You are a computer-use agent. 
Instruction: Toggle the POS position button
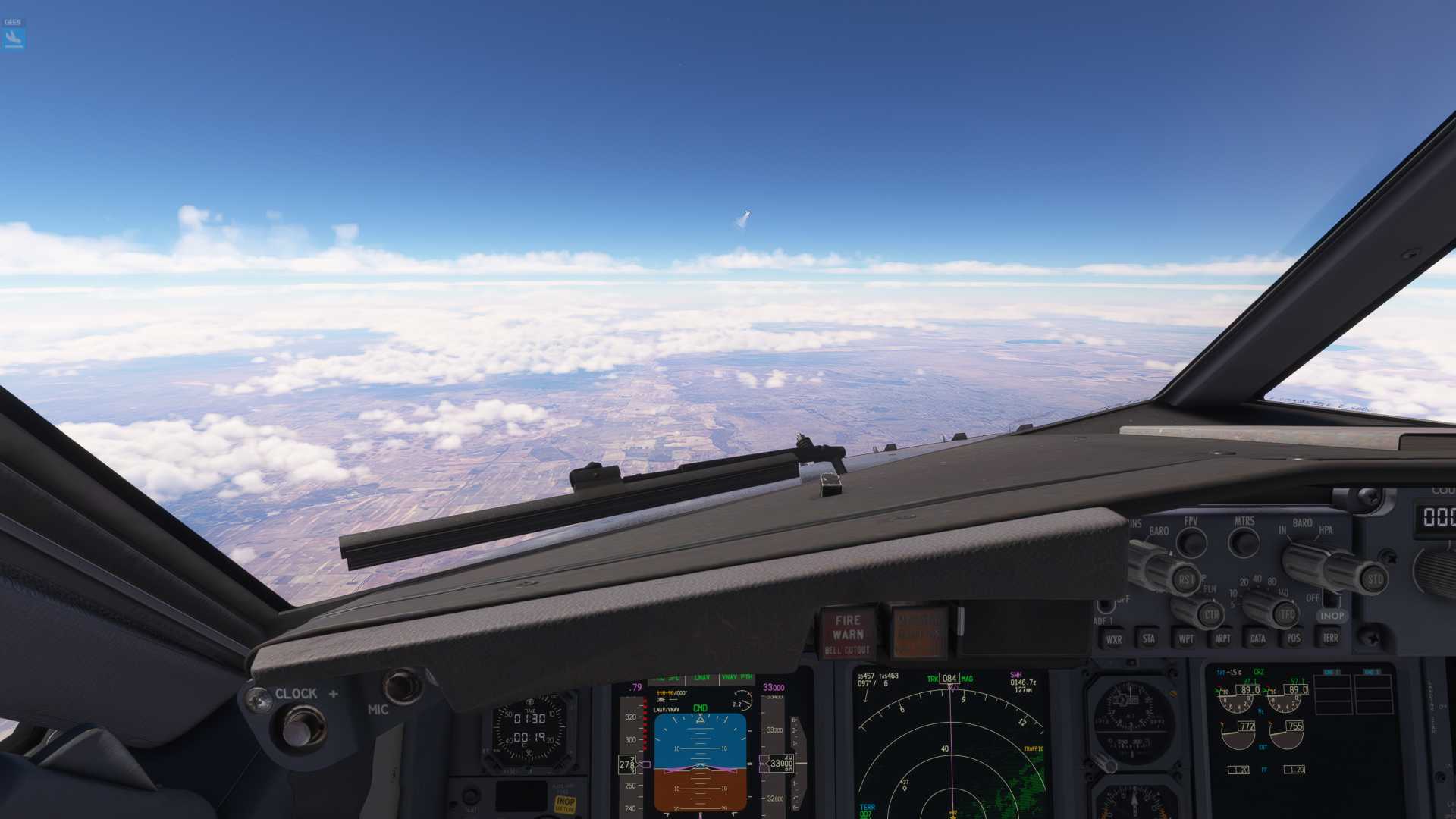pos(1294,638)
